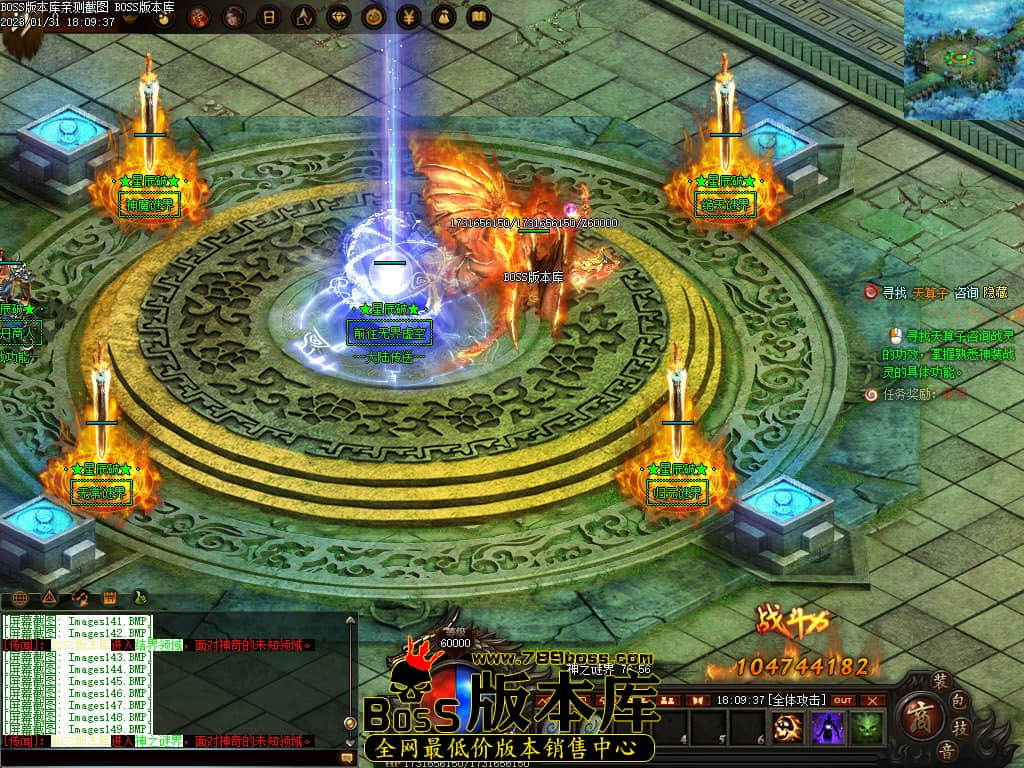
Task: Open the 装 equipment button
Action: click(939, 679)
